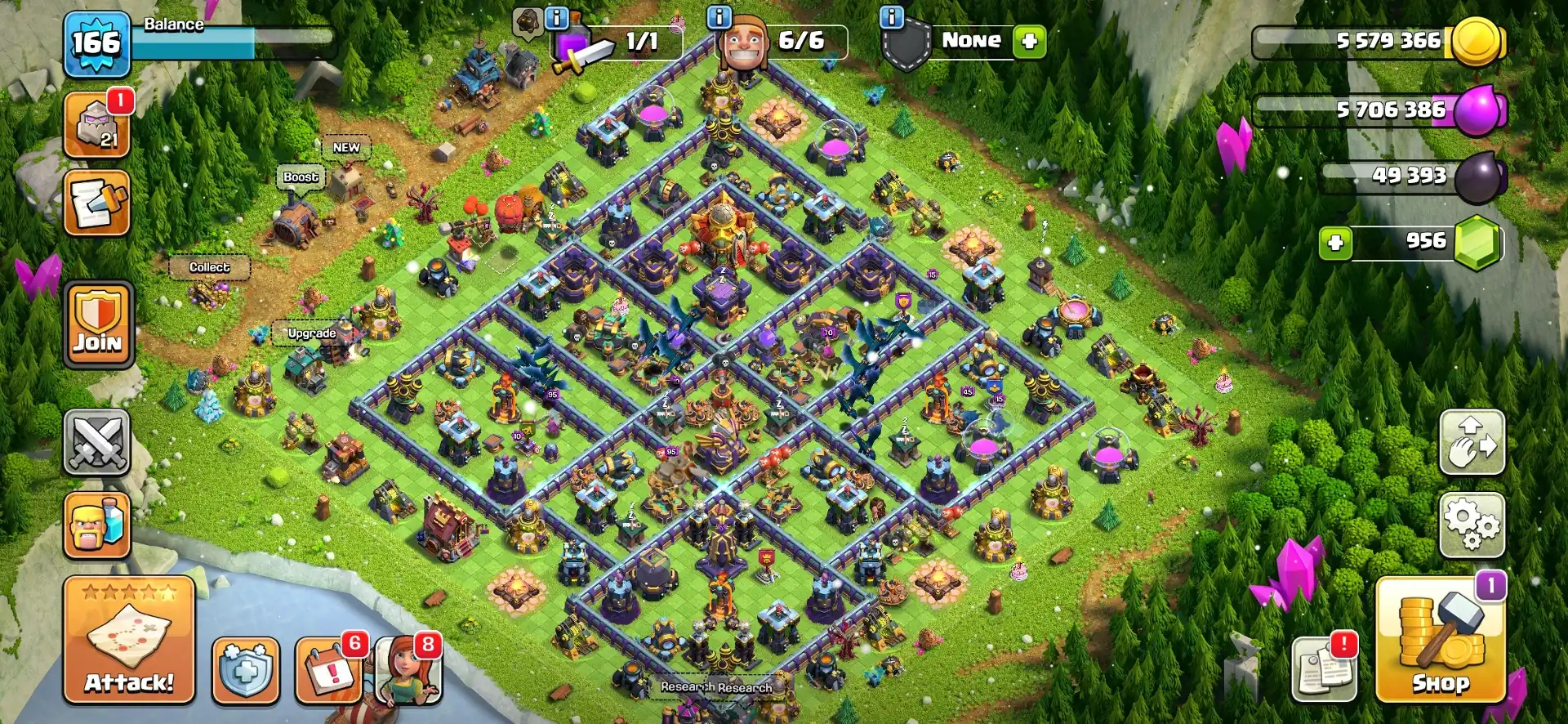1568x724 pixels.
Task: Open the army overview icon with 21 badge
Action: pos(96,124)
